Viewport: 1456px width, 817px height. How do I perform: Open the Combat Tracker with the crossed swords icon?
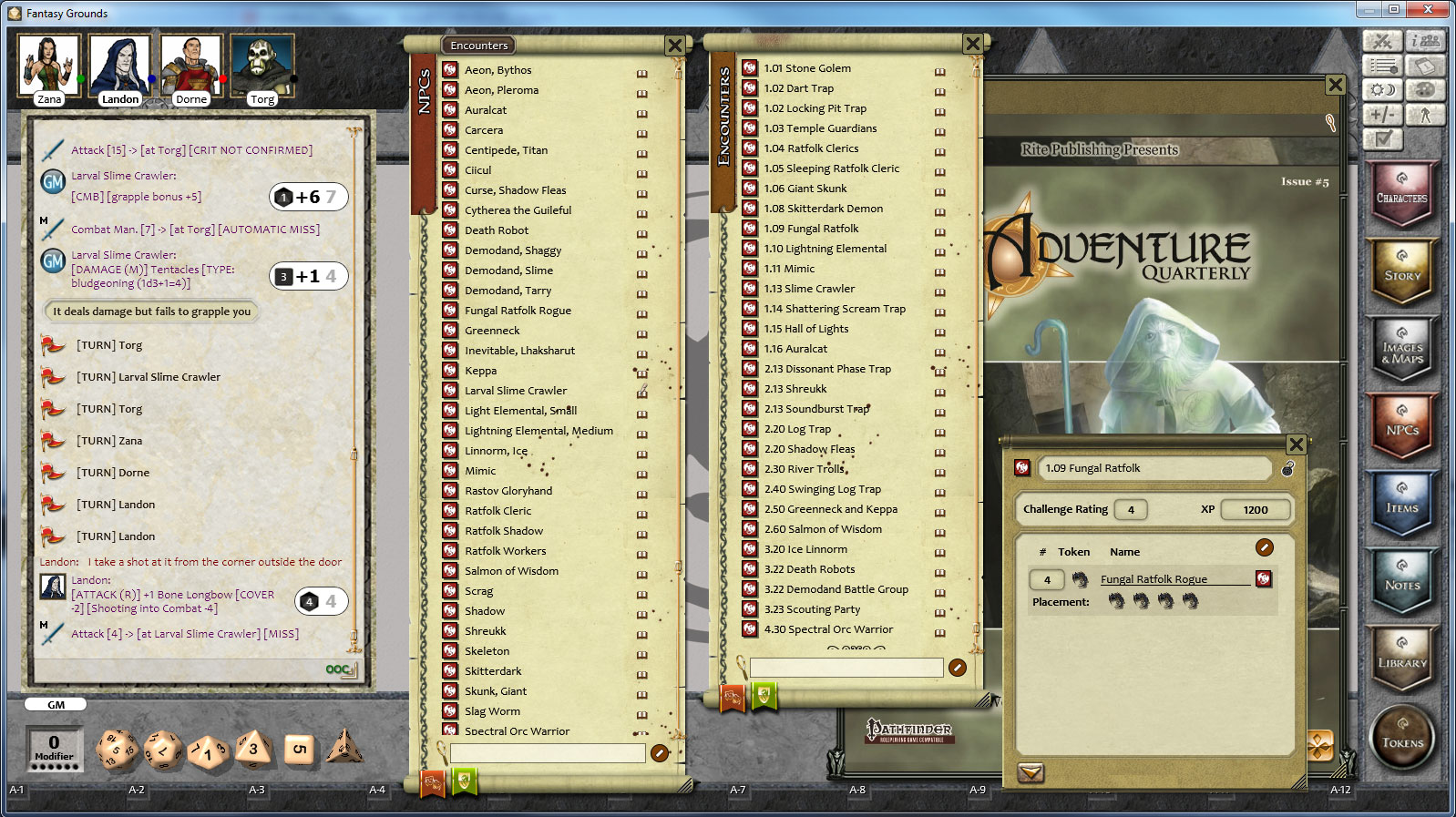[1382, 41]
